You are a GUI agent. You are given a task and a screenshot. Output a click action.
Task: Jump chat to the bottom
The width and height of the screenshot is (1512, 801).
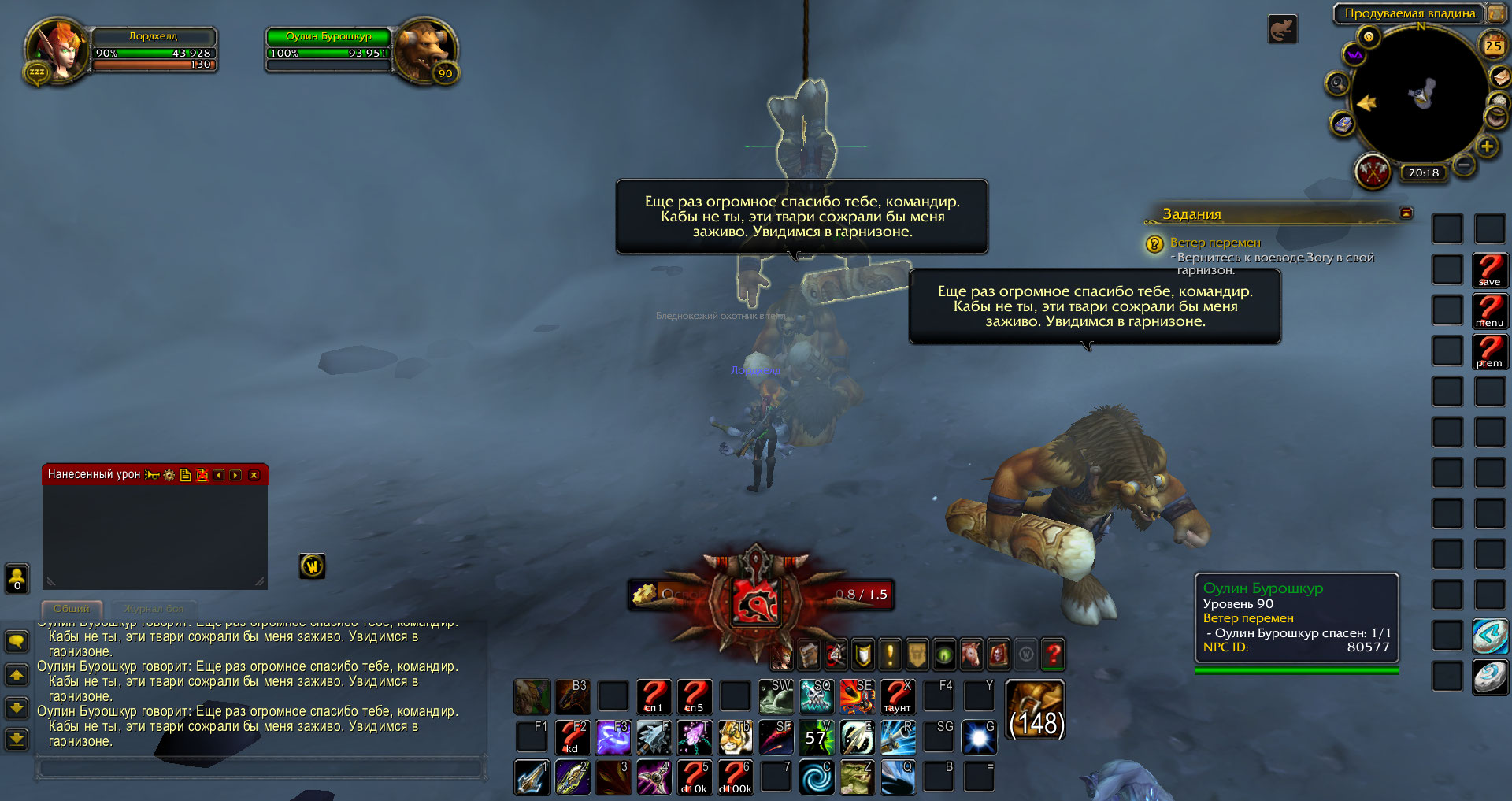[17, 739]
